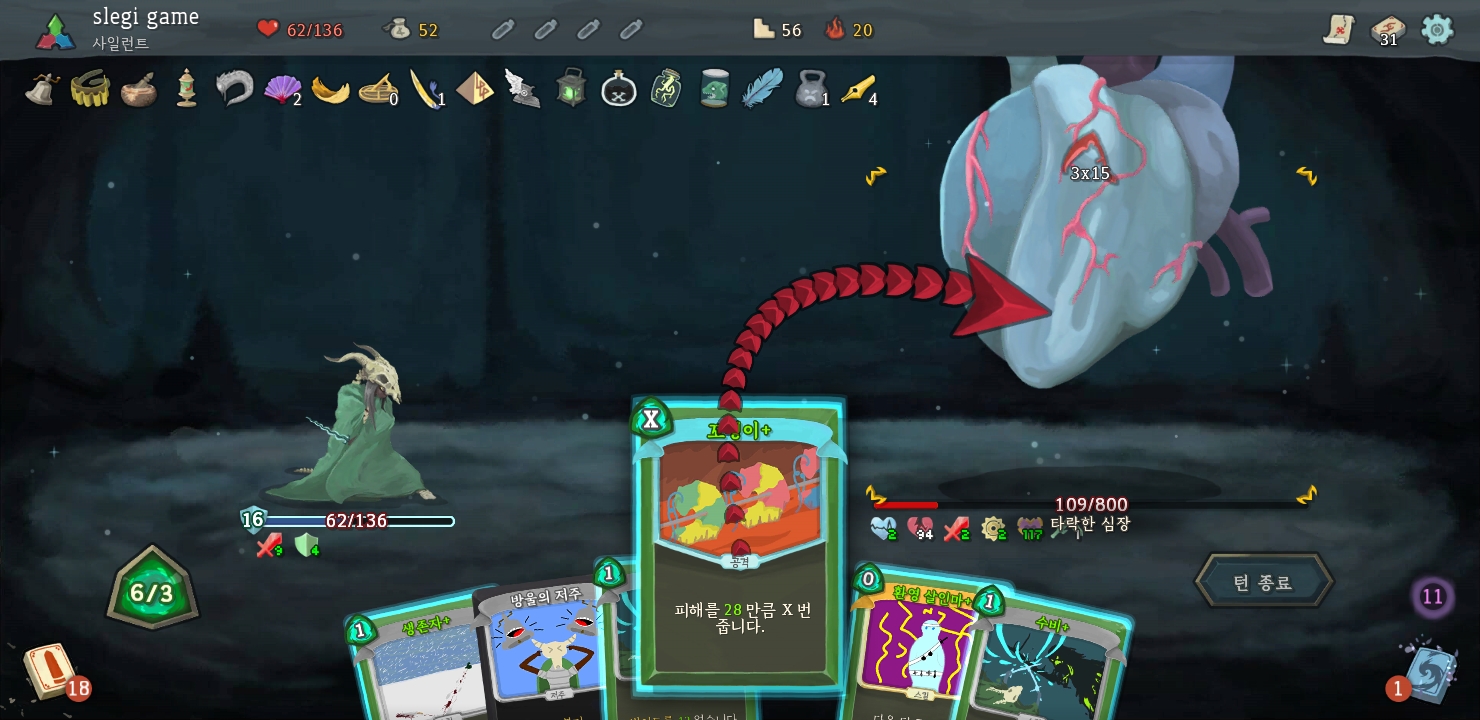Show the exhaust pile with 11 cards
Viewport: 1480px width, 720px height.
[1432, 597]
